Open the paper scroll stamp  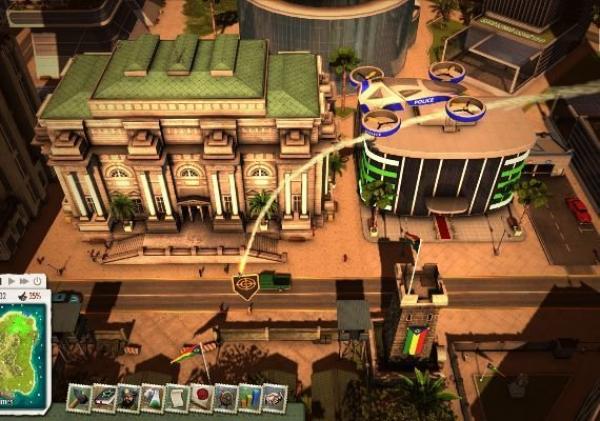177,398
